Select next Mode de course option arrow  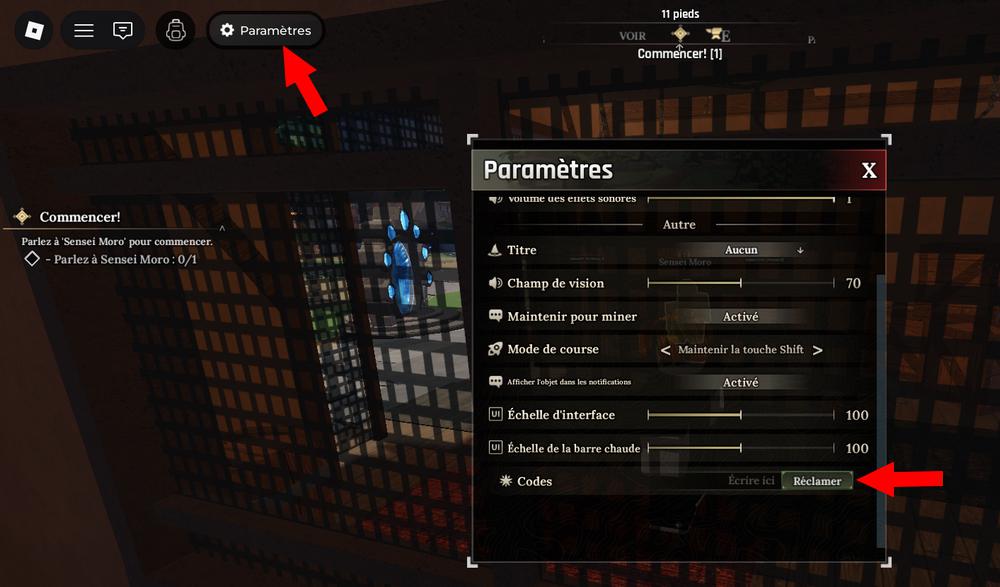coord(818,350)
